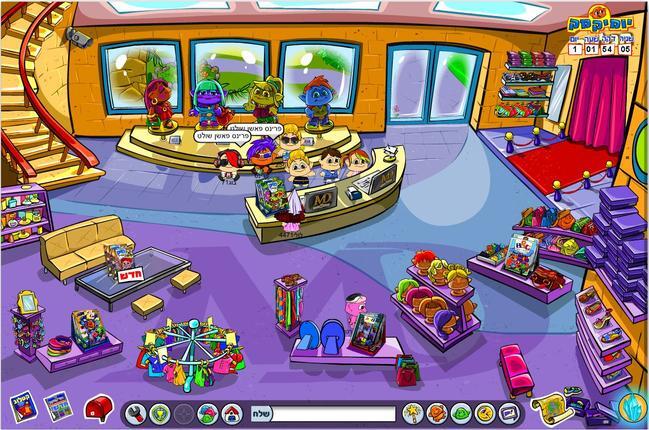The width and height of the screenshot is (649, 430).
Task: Open the red mailbox
Action: [99, 408]
